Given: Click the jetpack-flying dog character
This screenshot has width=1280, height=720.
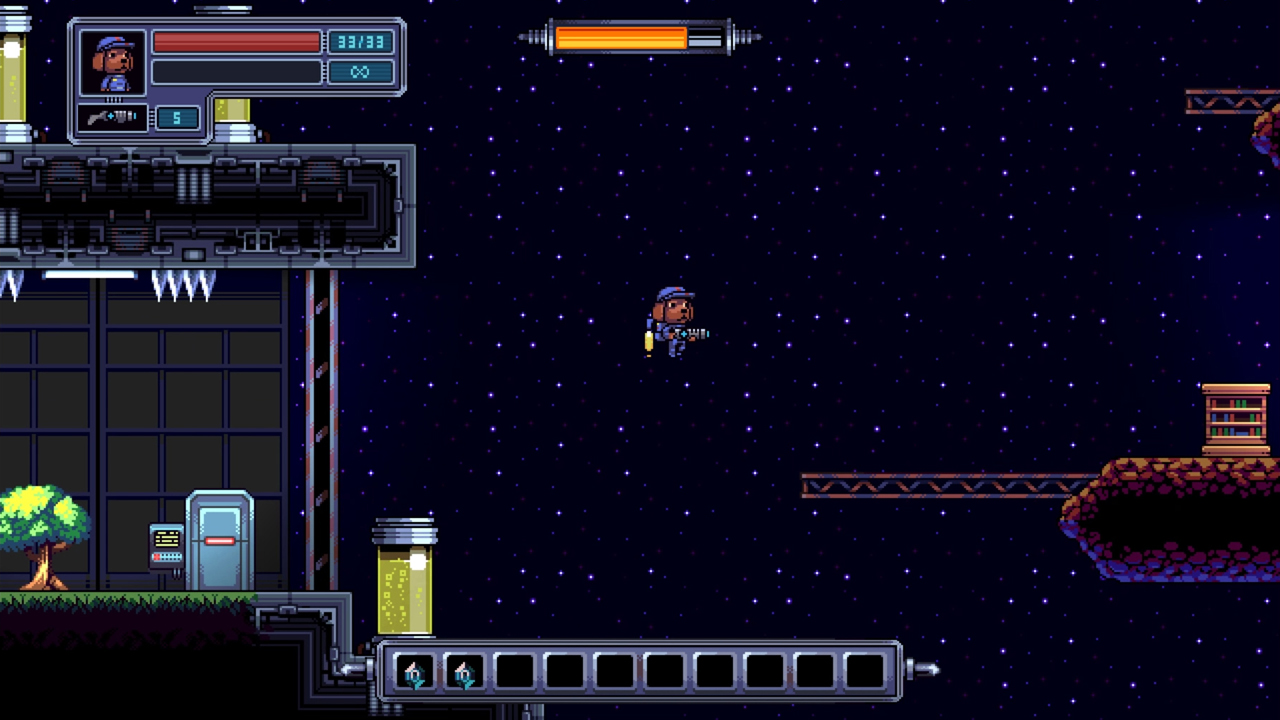Looking at the screenshot, I should click(675, 320).
